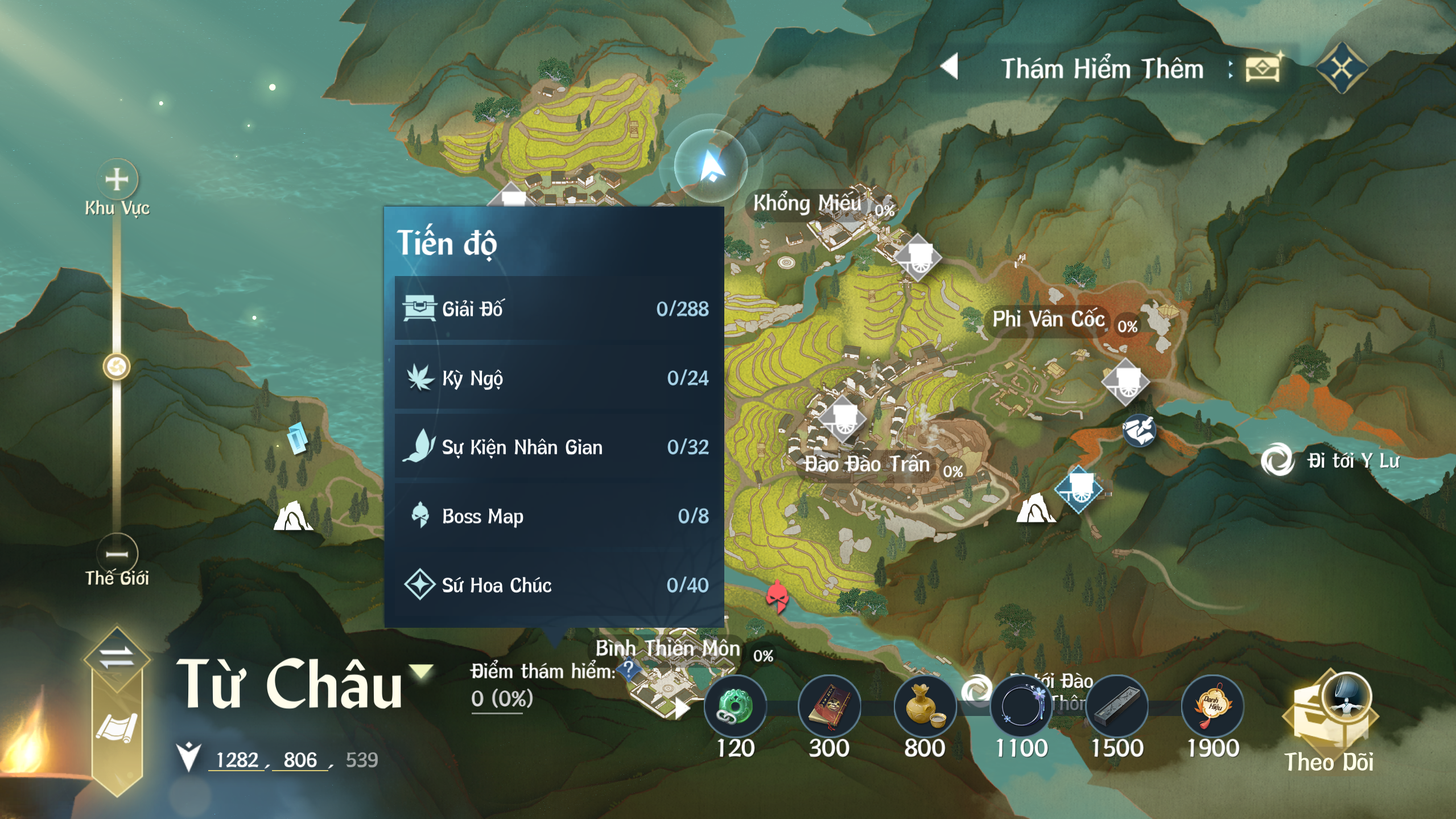The height and width of the screenshot is (819, 1456).
Task: Select the Kỳ Ngộ progress row
Action: click(555, 378)
